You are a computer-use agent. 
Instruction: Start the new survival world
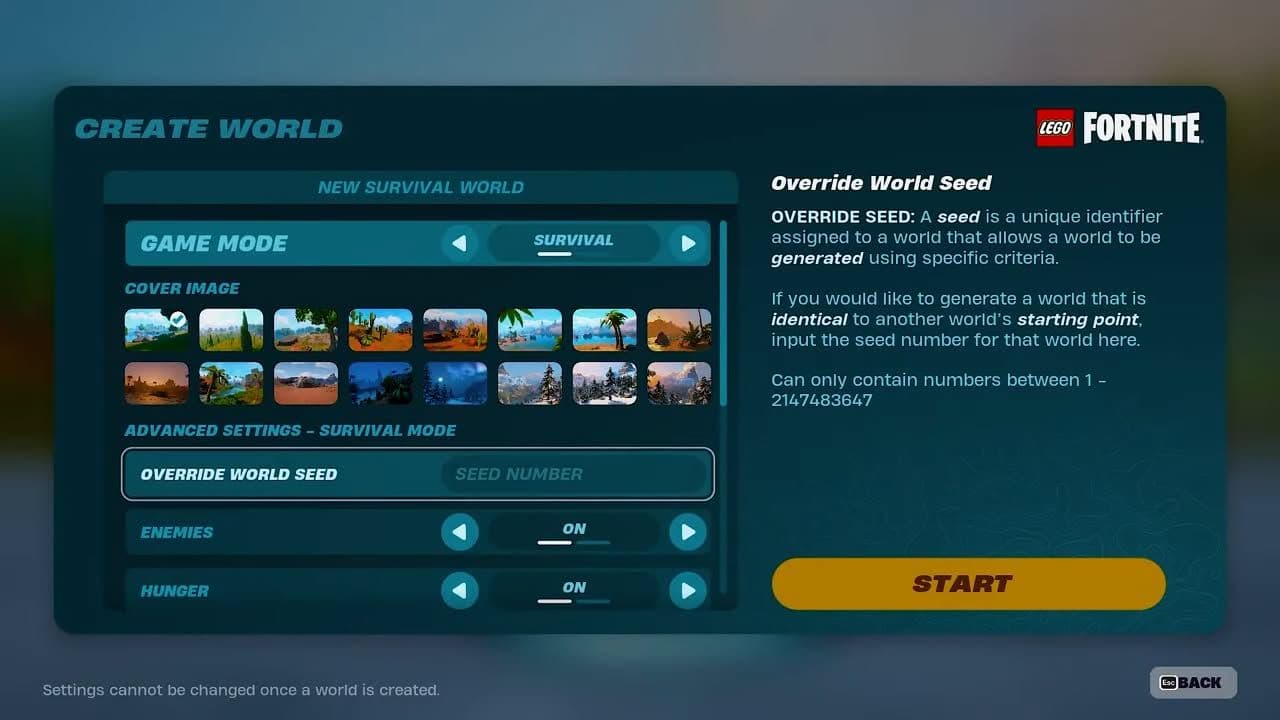[x=968, y=584]
